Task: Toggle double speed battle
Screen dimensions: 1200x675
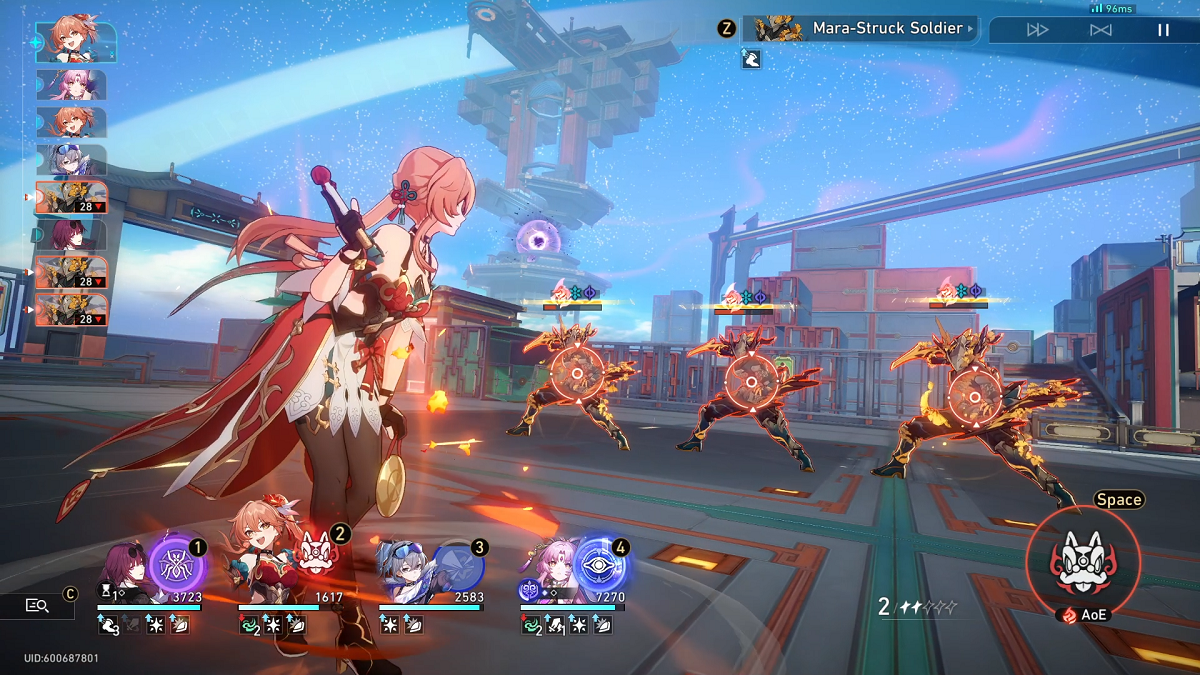Action: (1037, 30)
